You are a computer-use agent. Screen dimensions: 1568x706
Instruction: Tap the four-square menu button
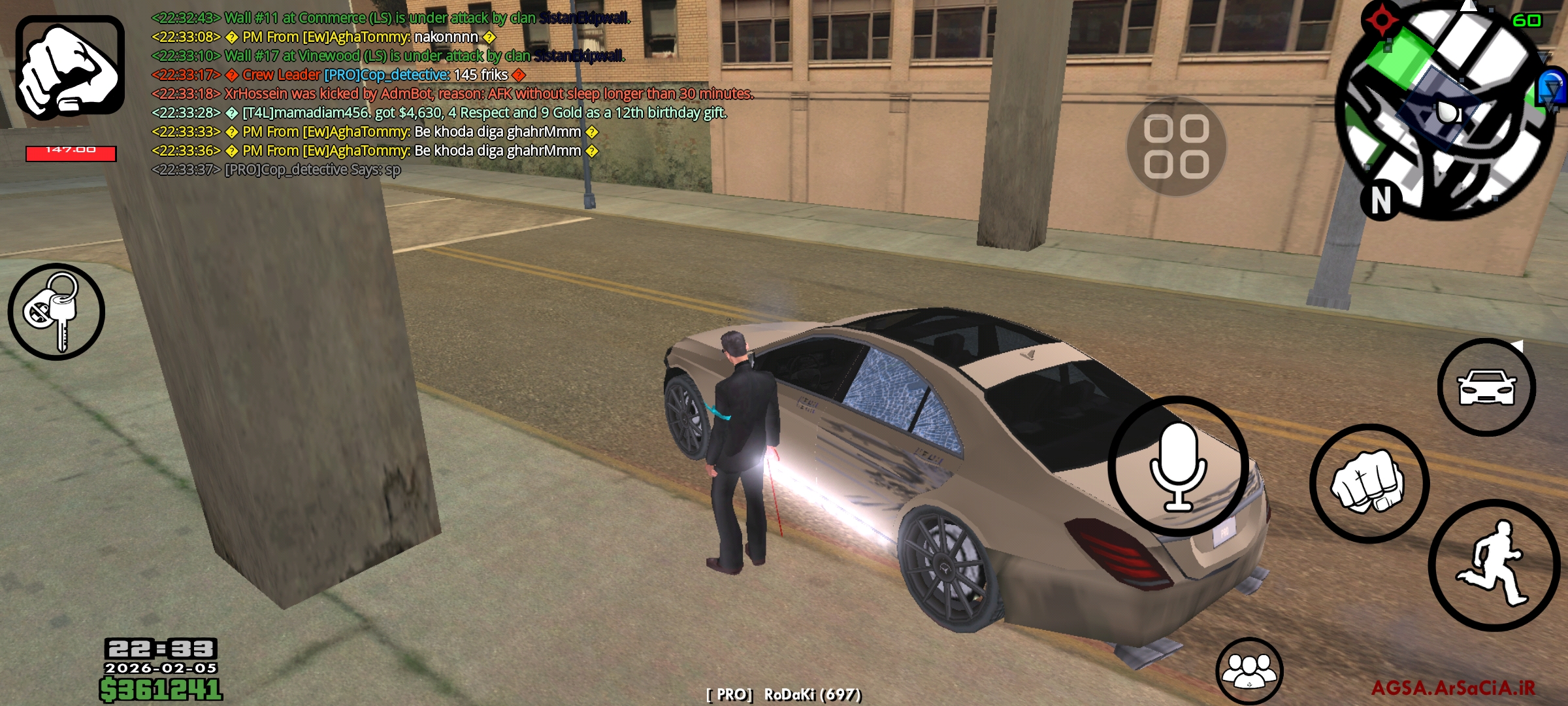1176,146
